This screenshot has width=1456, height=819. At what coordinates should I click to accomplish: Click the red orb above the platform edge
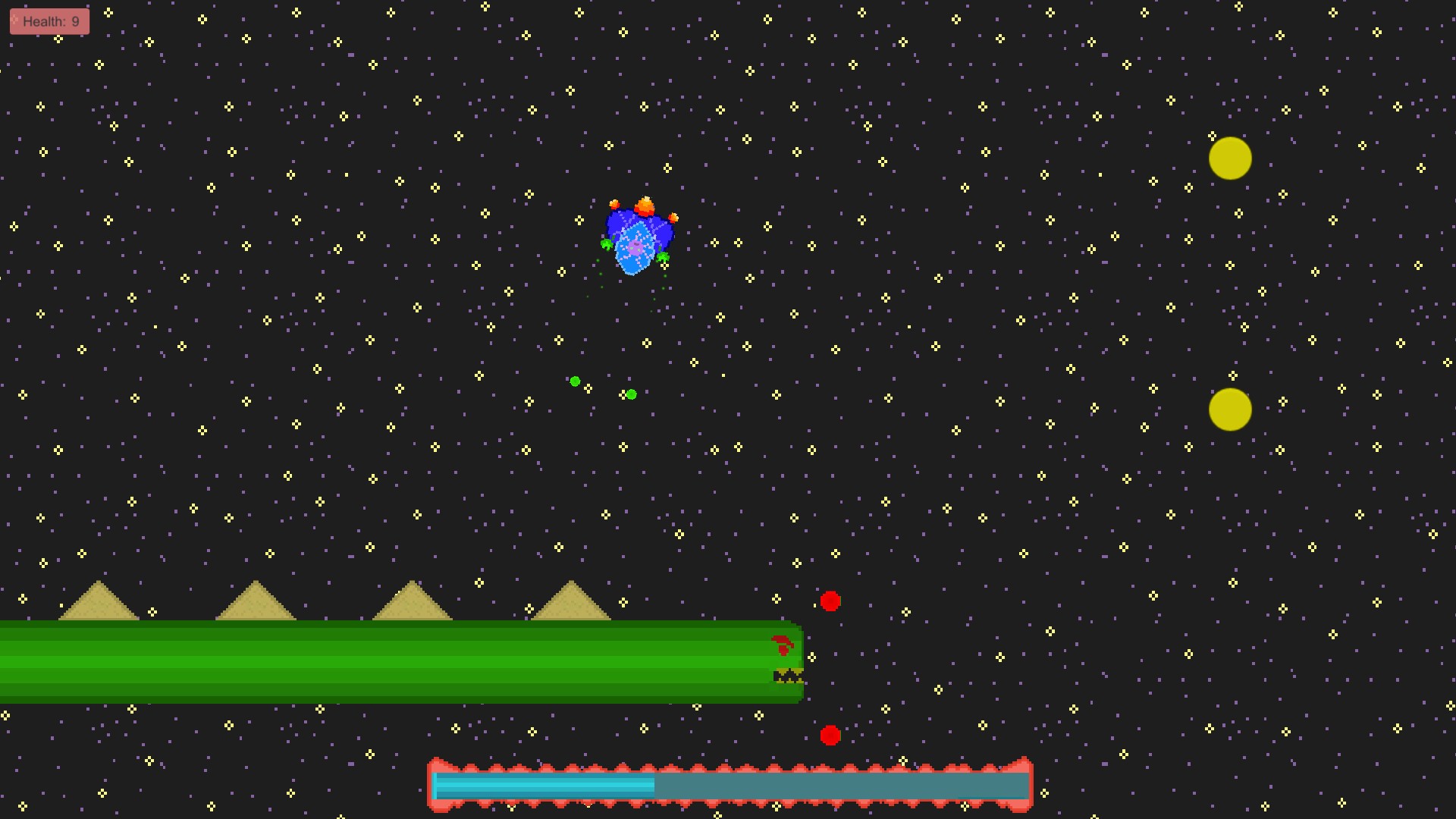830,601
